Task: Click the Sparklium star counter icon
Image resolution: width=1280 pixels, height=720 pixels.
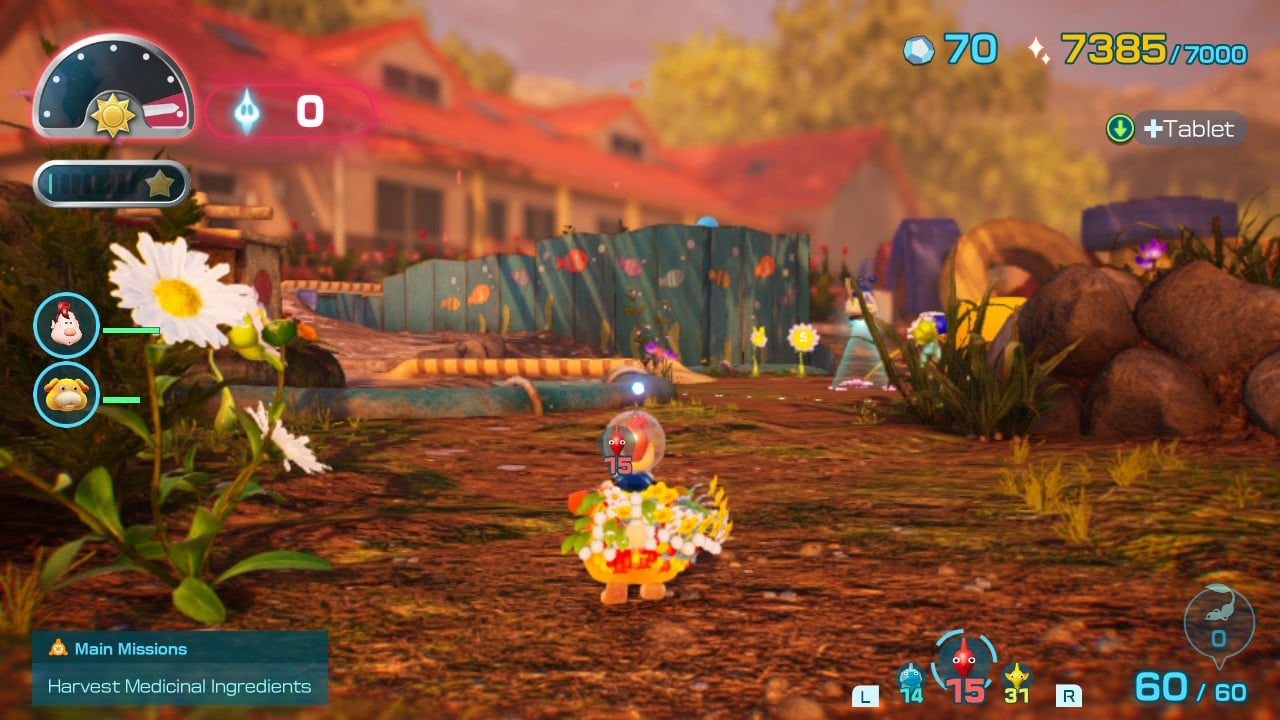Action: [1039, 50]
